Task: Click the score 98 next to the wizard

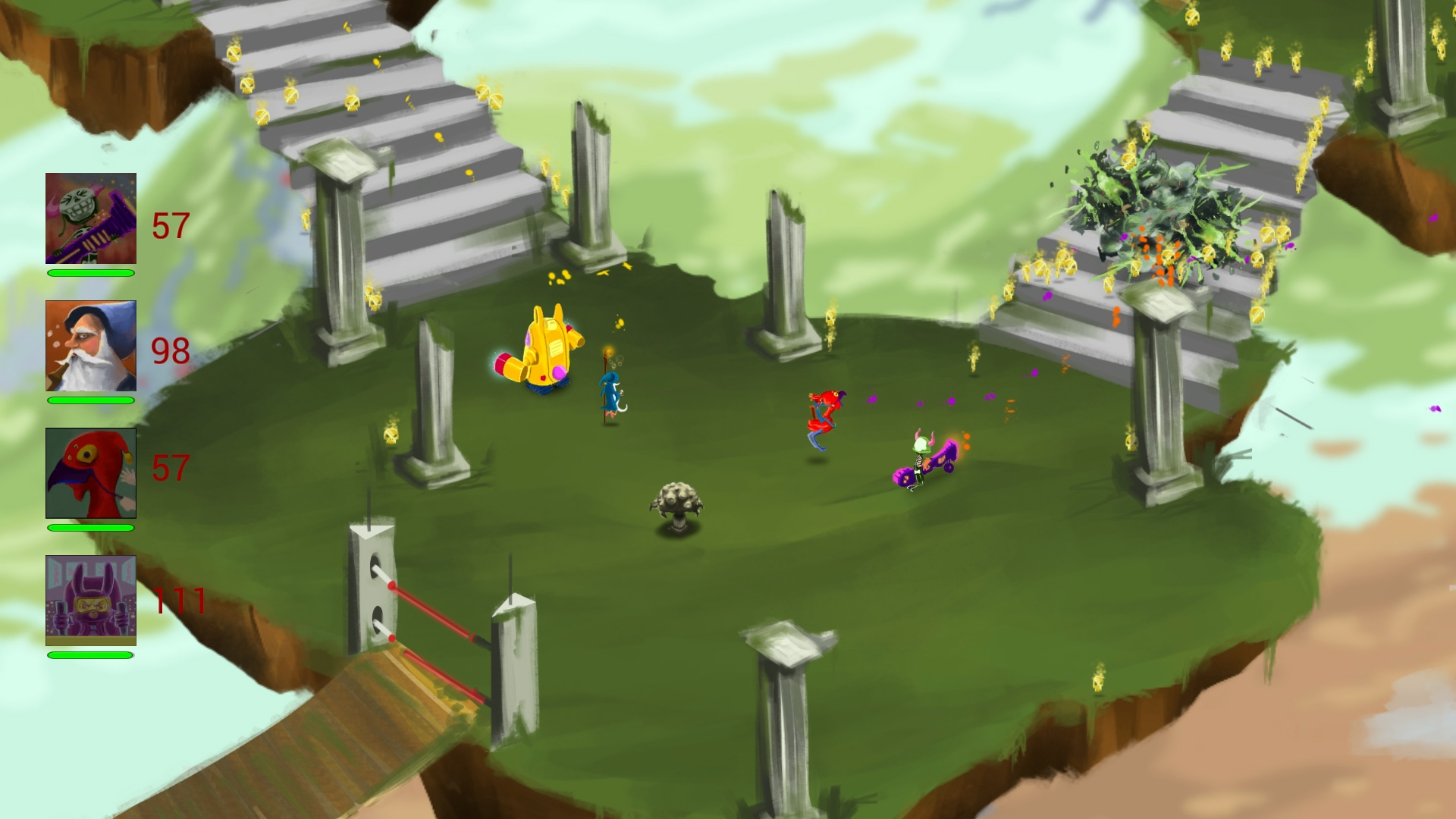Action: pos(171,350)
